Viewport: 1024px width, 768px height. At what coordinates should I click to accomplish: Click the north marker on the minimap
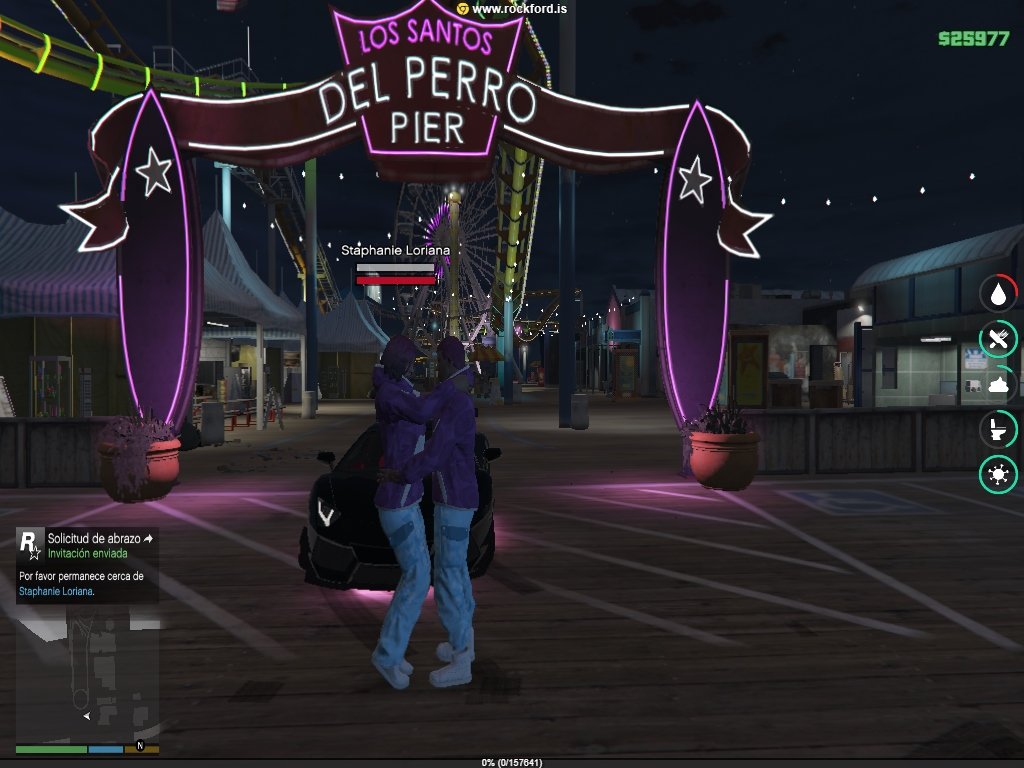tap(141, 745)
